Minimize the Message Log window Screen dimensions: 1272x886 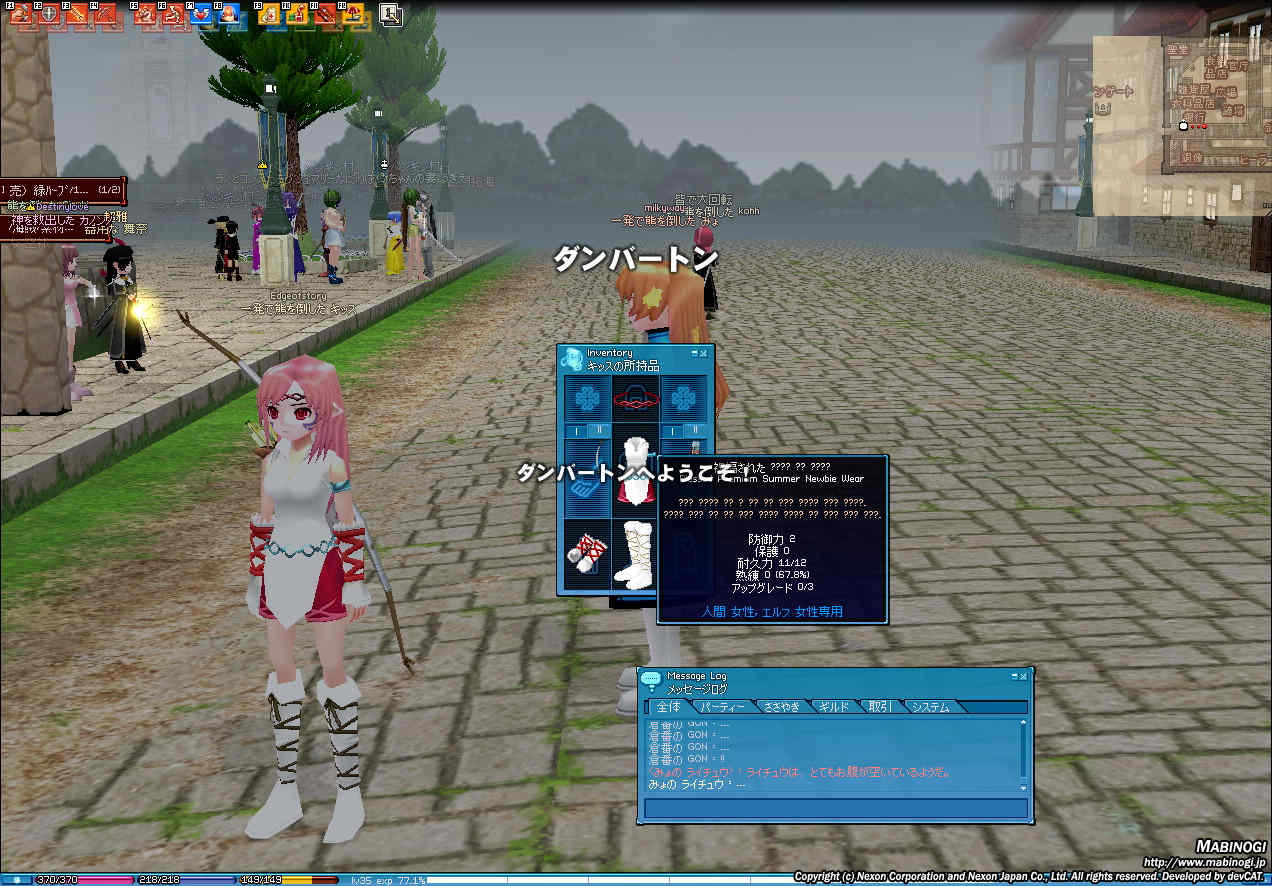(1013, 676)
